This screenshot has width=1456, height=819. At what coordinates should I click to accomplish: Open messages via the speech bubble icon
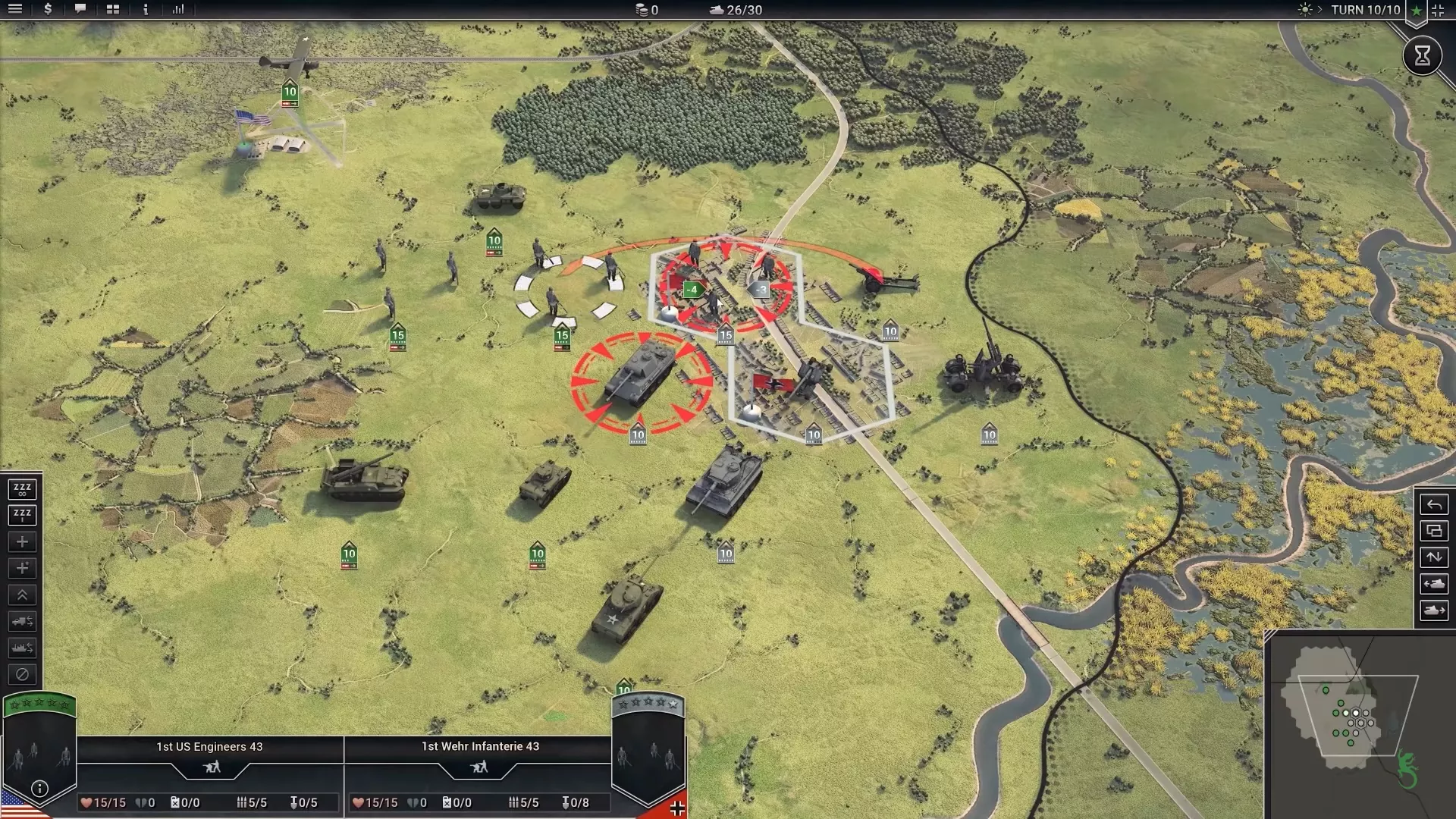tap(80, 10)
